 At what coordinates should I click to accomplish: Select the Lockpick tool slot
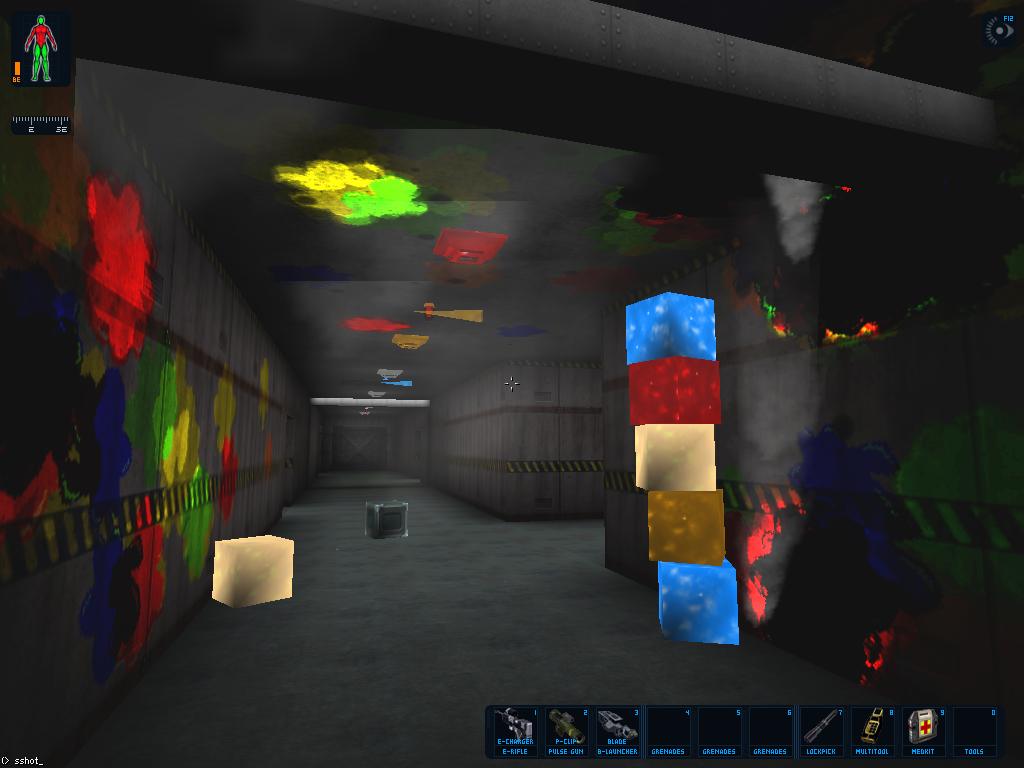pyautogui.click(x=821, y=731)
